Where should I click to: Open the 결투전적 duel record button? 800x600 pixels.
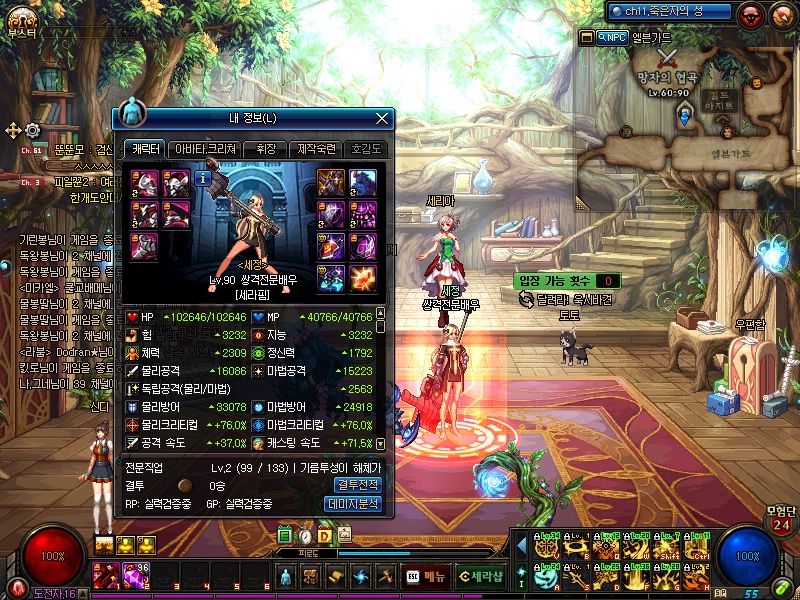coord(355,485)
